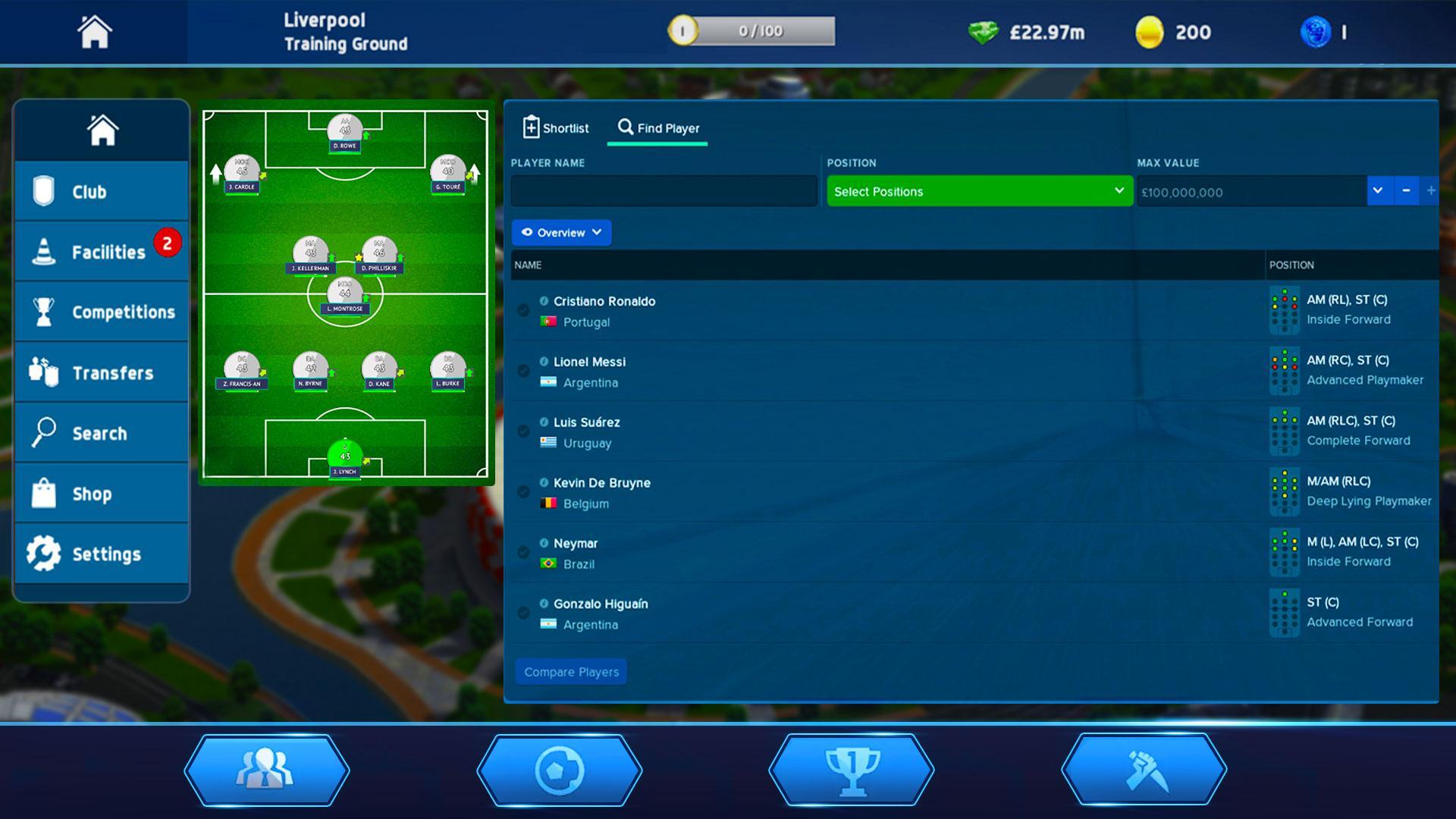The image size is (1456, 819).
Task: Expand the Overview view dropdown
Action: pyautogui.click(x=561, y=233)
